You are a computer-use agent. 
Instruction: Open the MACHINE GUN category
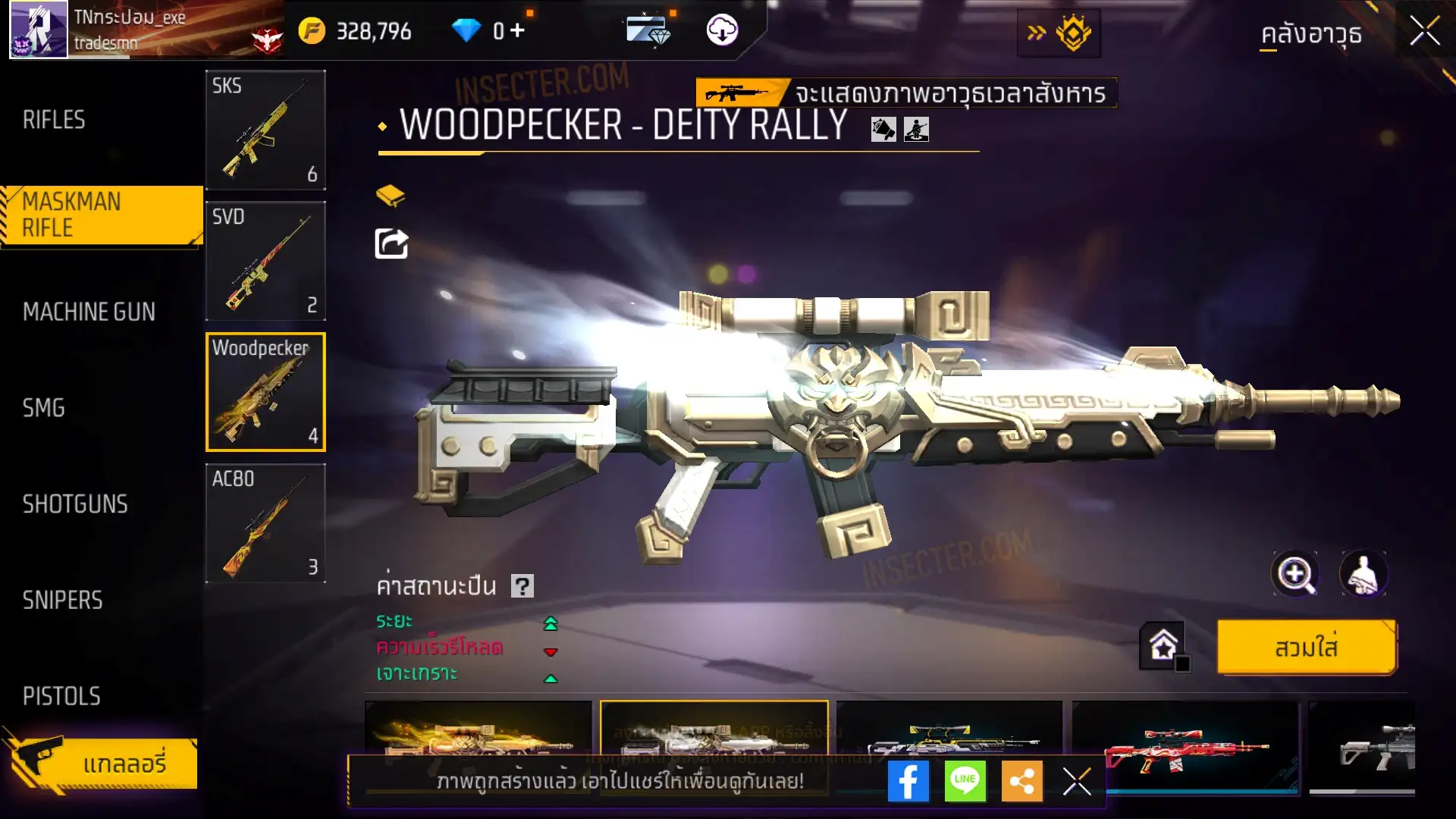tap(89, 312)
